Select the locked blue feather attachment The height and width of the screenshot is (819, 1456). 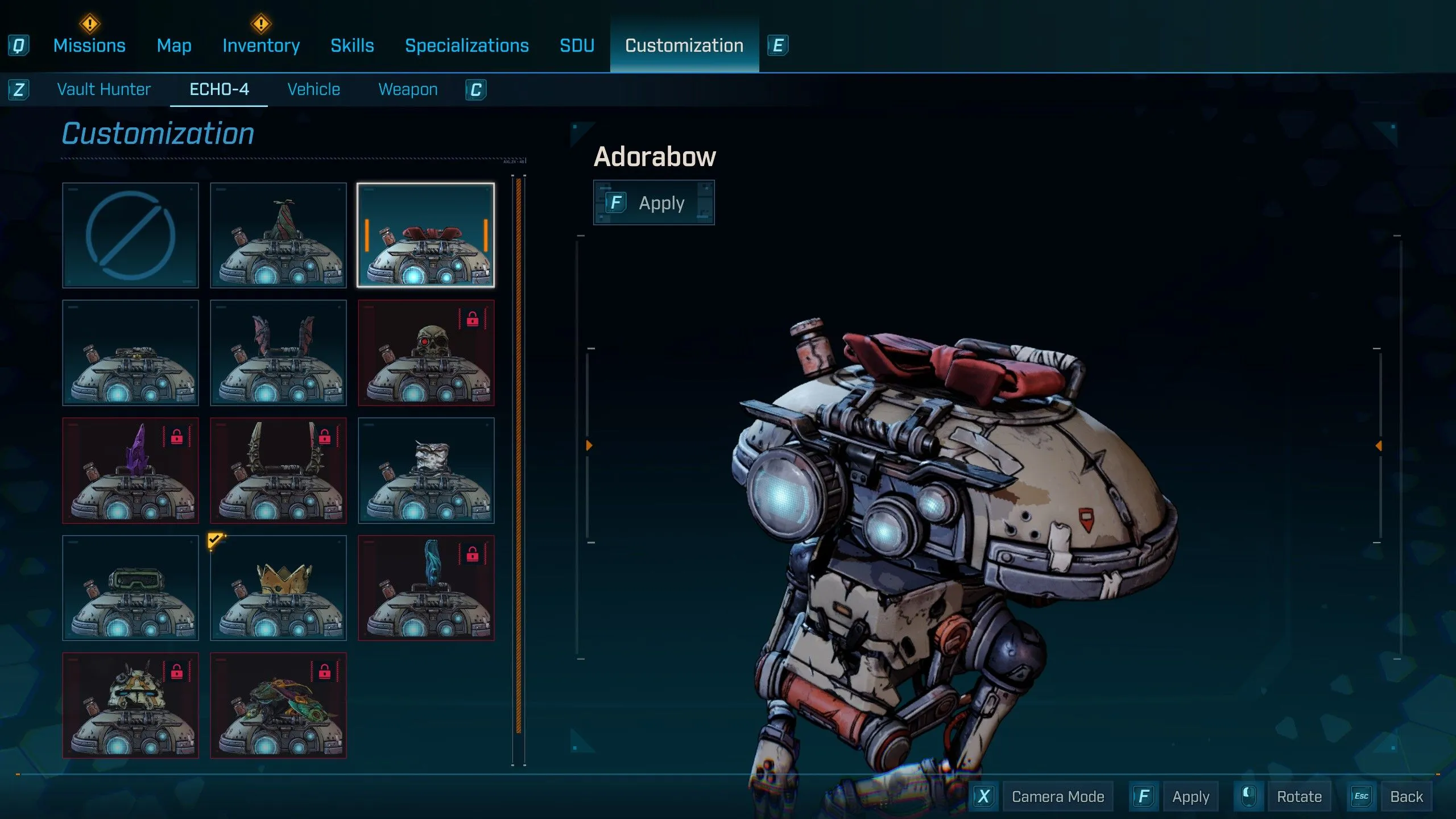426,588
